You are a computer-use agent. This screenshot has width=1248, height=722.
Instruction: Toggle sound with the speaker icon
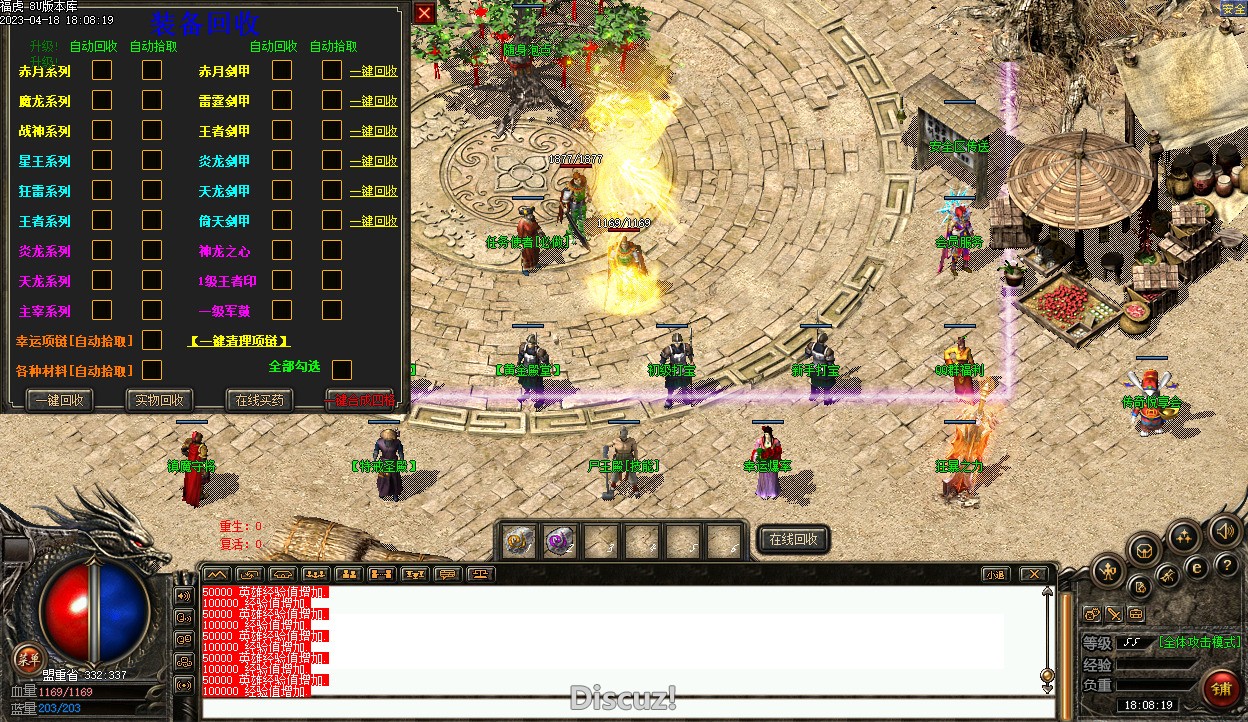1224,531
